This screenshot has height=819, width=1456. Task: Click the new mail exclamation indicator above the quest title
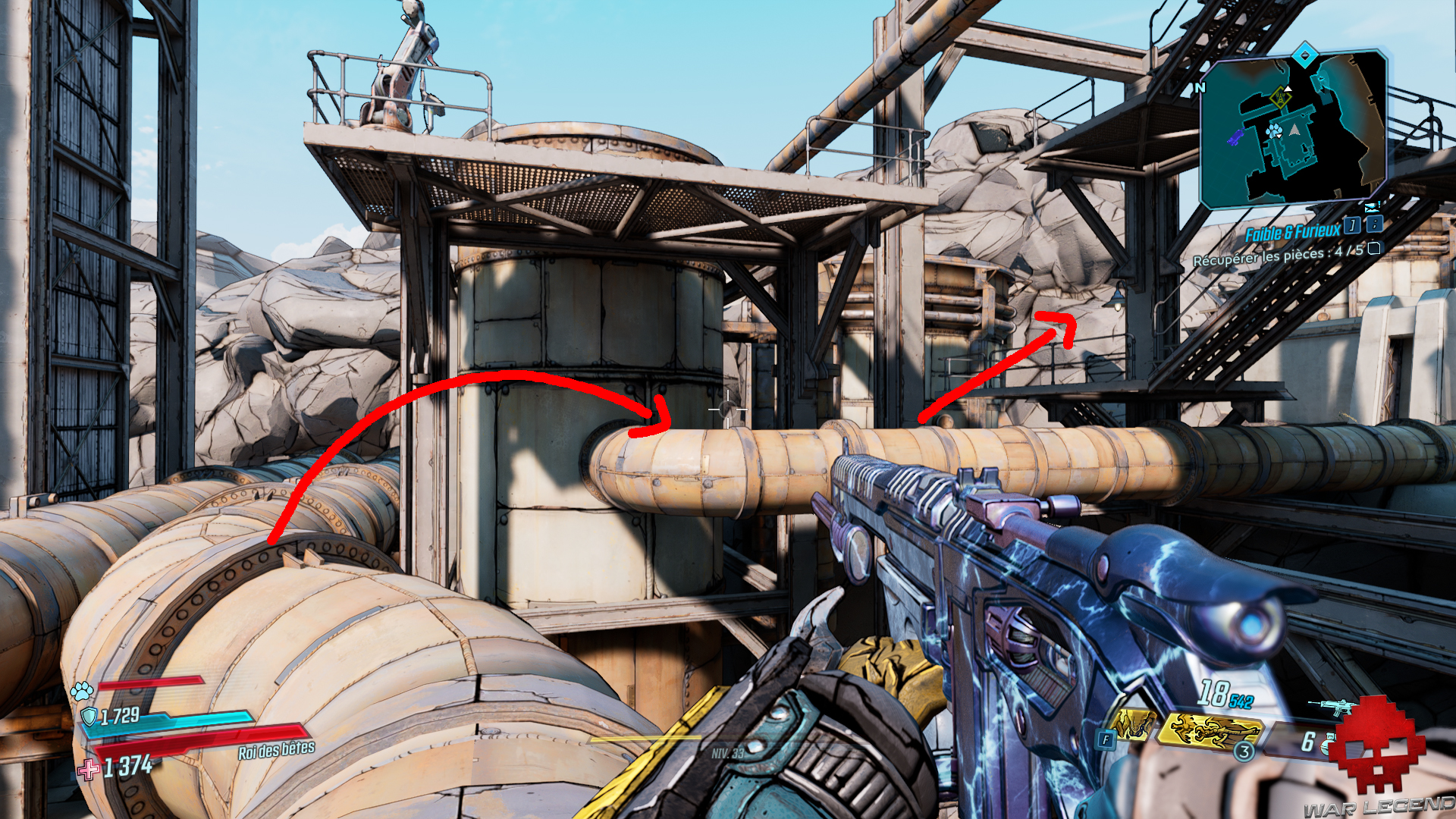point(1371,207)
